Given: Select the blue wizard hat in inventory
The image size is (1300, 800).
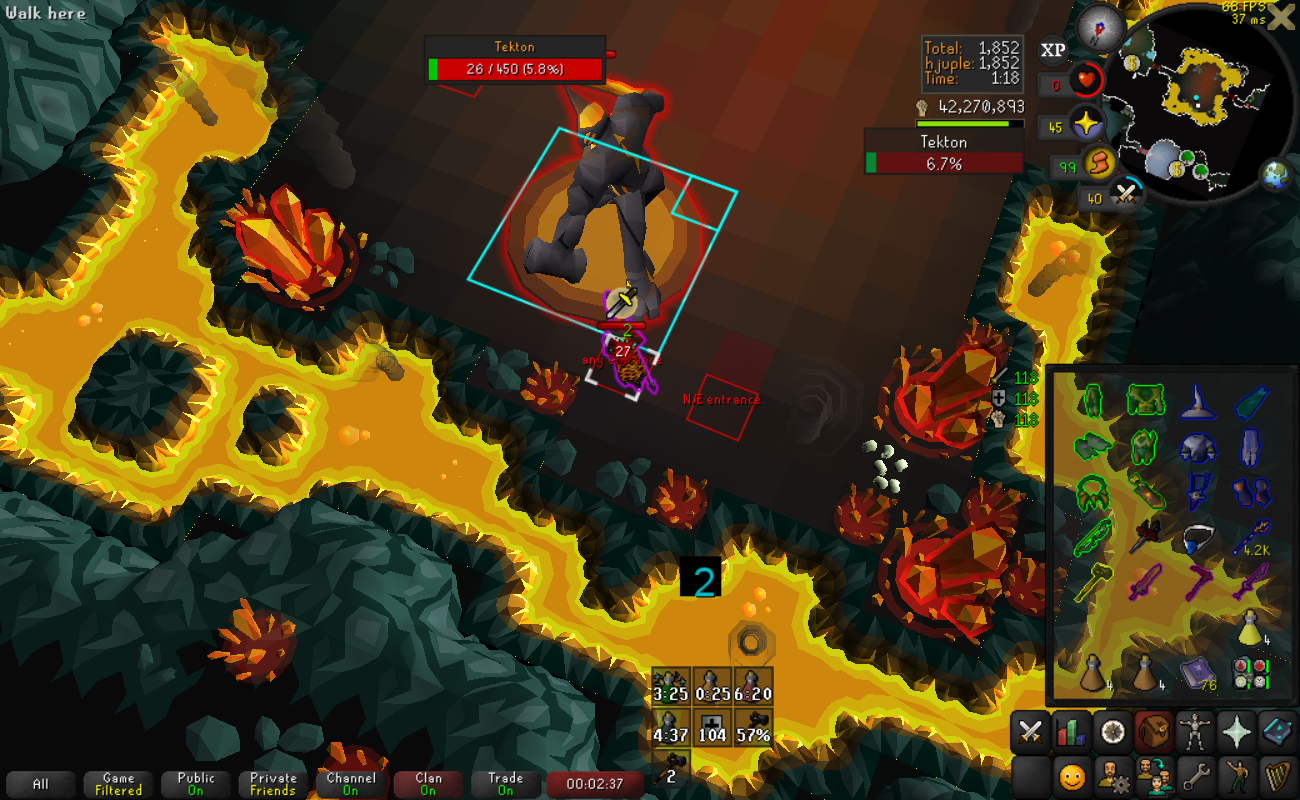Looking at the screenshot, I should coord(1196,401).
